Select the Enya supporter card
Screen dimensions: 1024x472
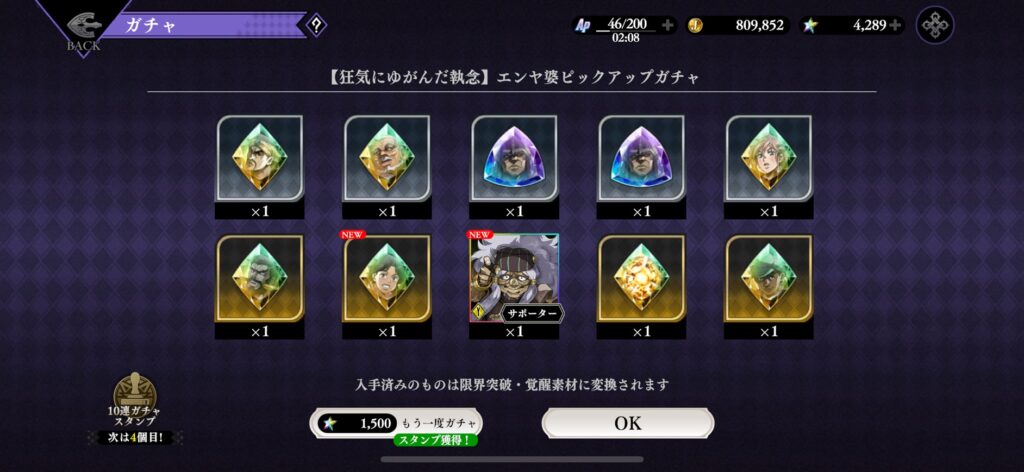[514, 279]
